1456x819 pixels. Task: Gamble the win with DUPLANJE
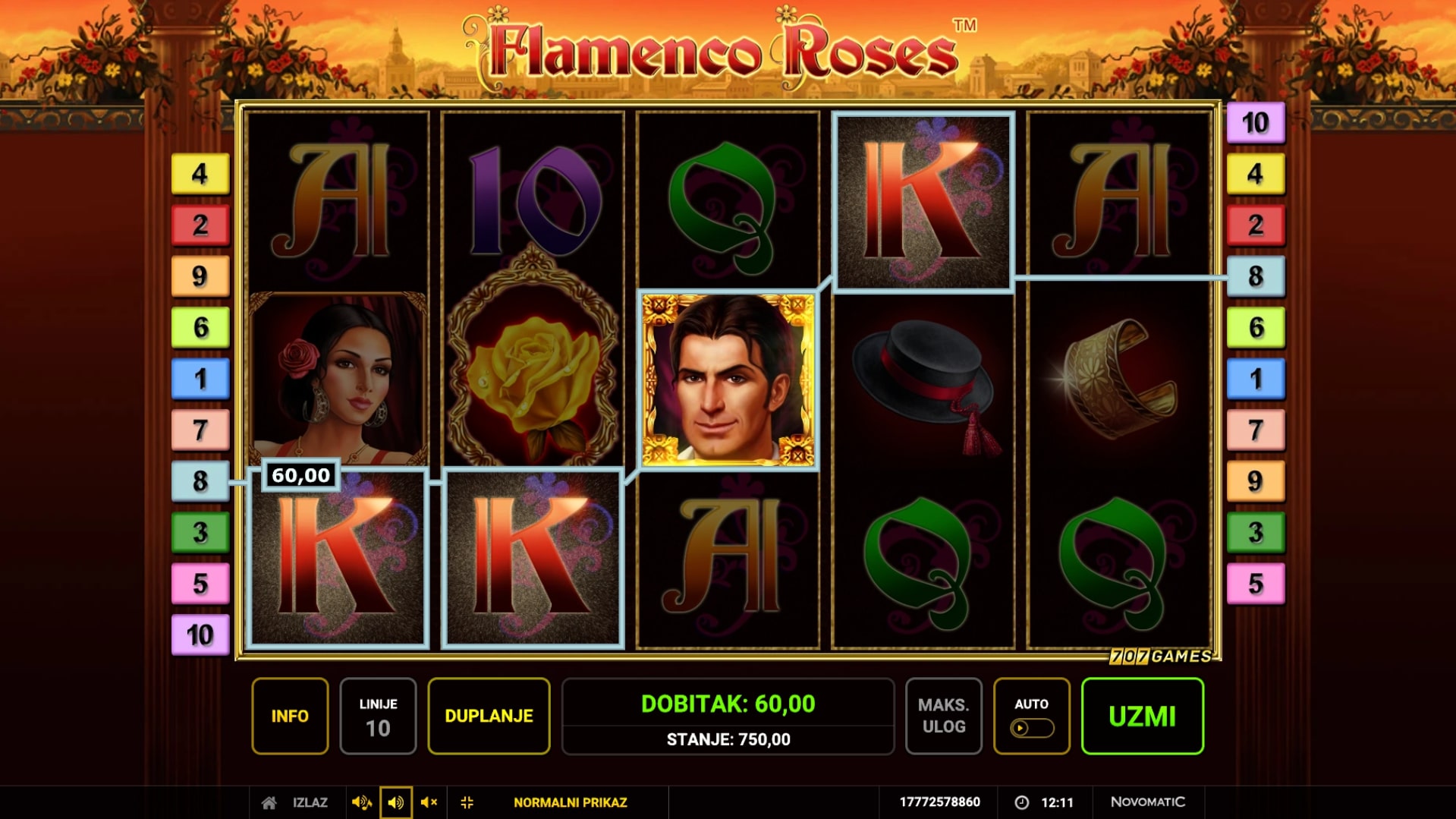pyautogui.click(x=489, y=716)
